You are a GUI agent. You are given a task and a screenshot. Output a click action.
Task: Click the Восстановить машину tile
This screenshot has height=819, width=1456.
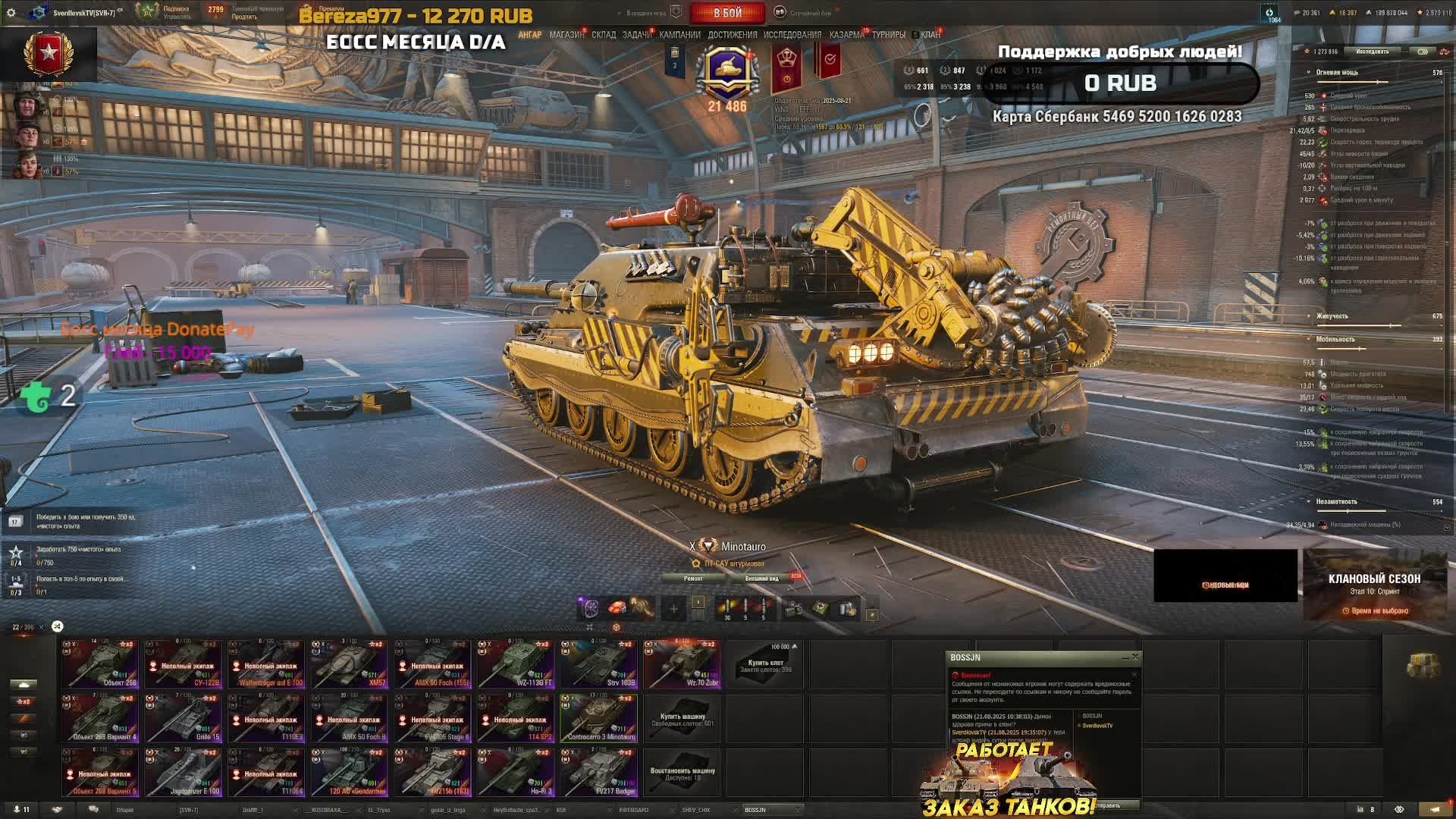point(682,772)
